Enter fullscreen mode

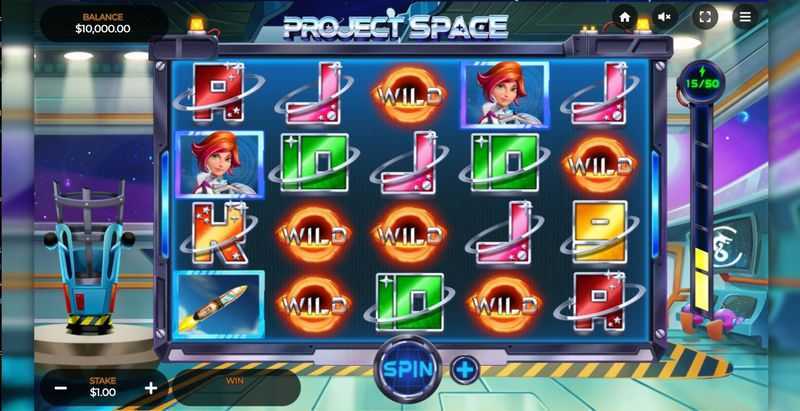705,17
